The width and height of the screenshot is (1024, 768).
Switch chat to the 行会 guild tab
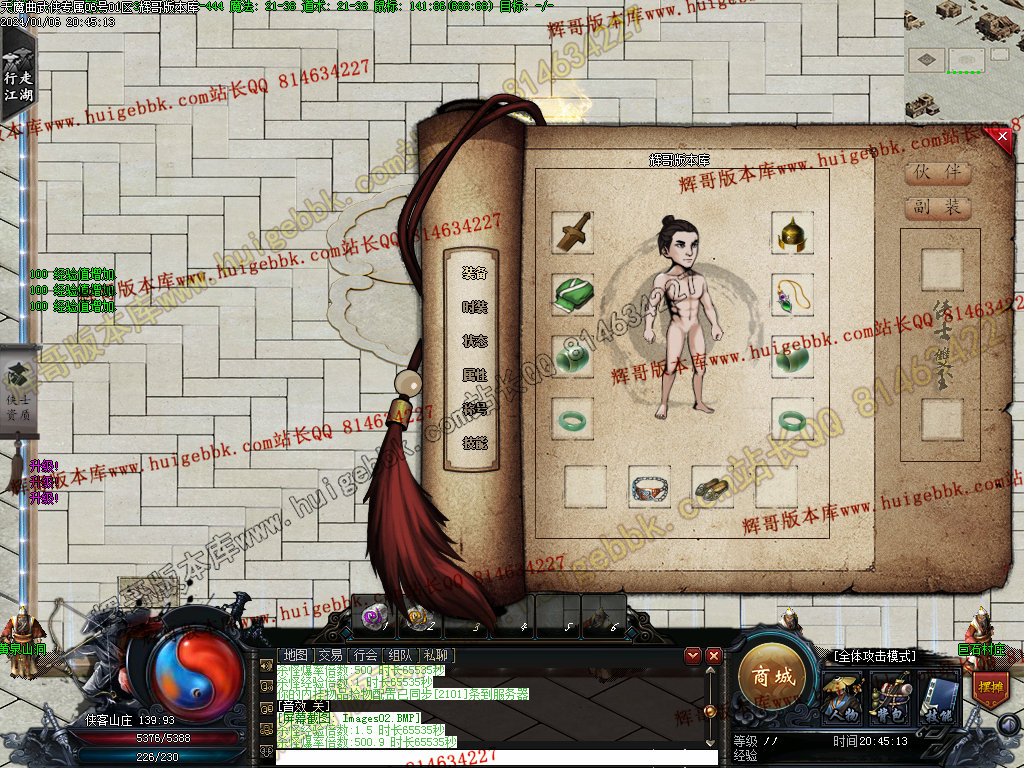click(x=365, y=656)
